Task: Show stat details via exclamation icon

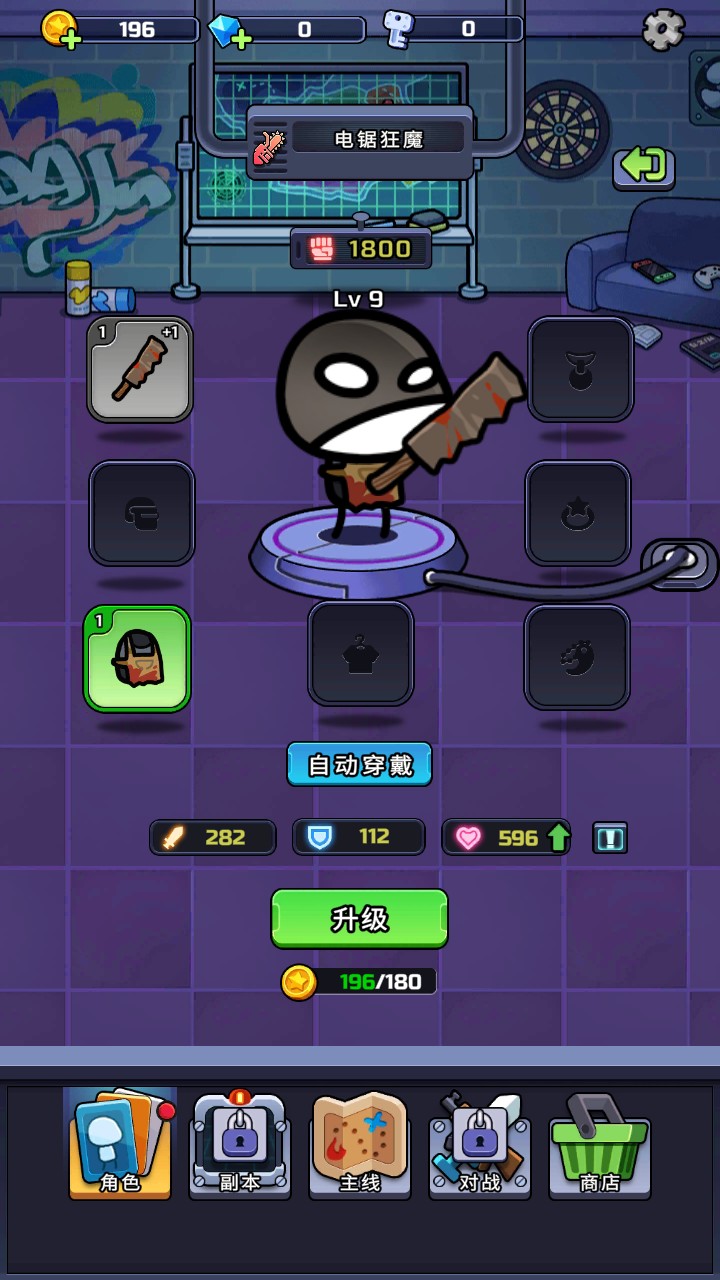Action: 609,838
